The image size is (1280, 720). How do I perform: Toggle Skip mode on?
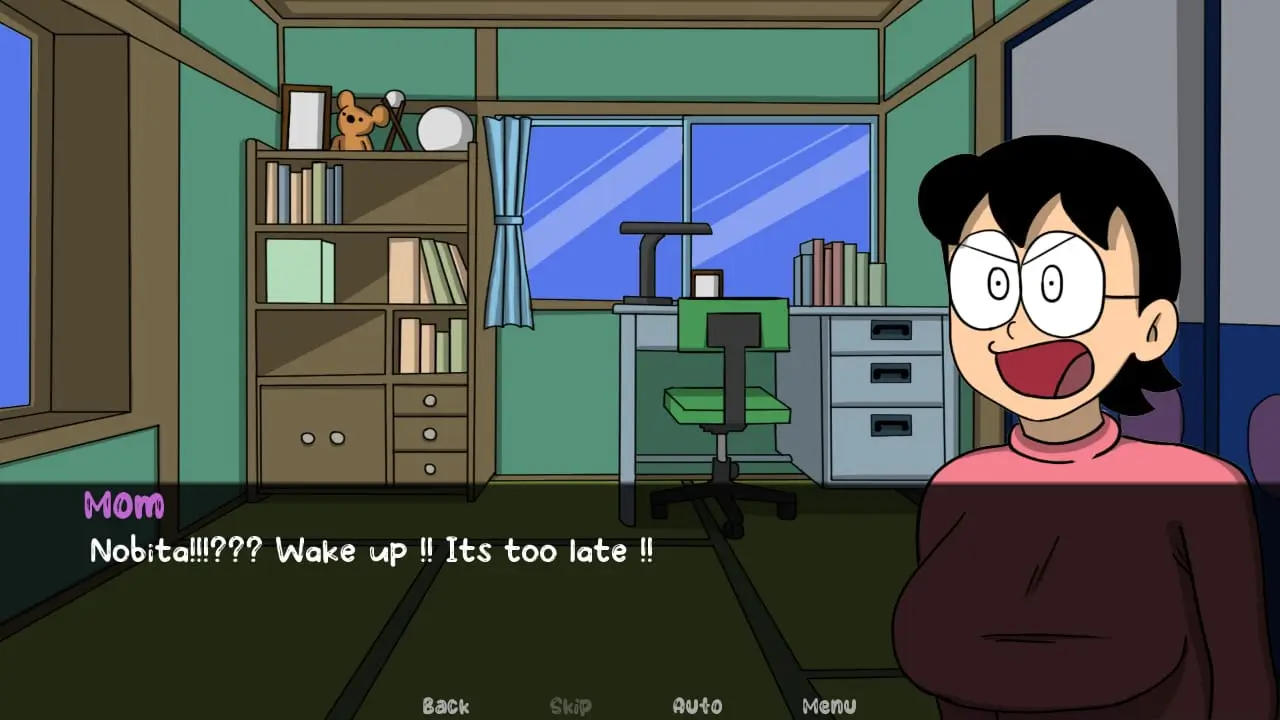569,705
